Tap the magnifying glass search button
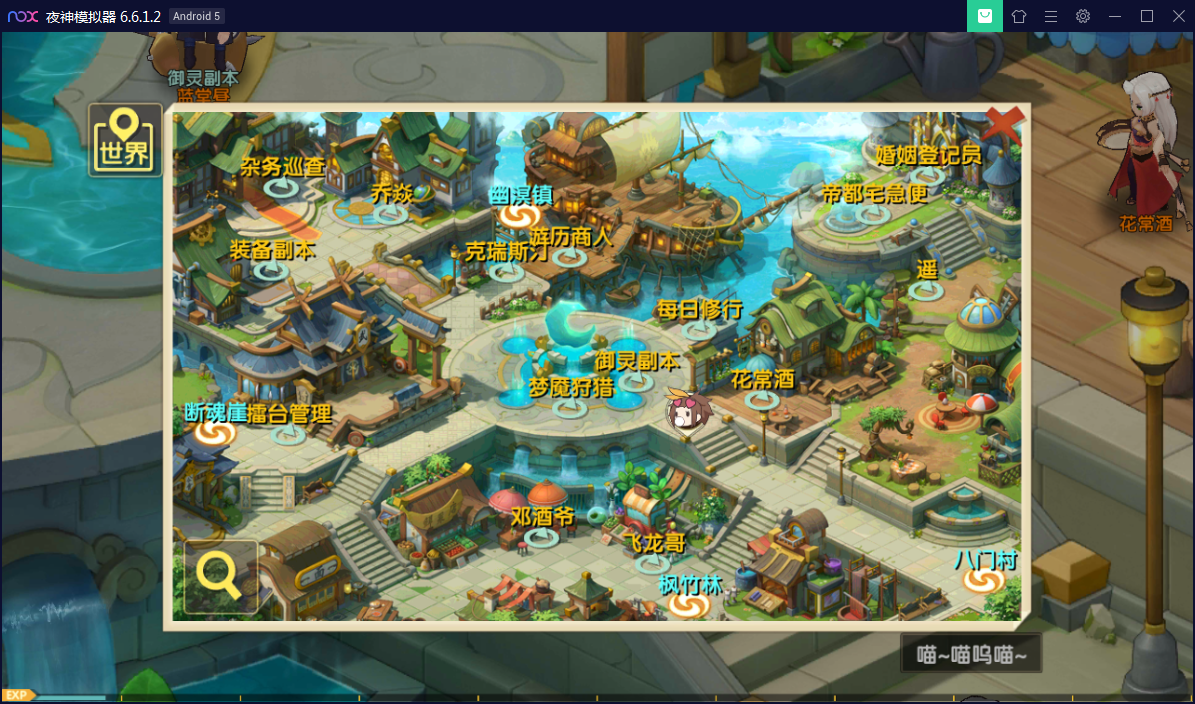 pos(220,575)
